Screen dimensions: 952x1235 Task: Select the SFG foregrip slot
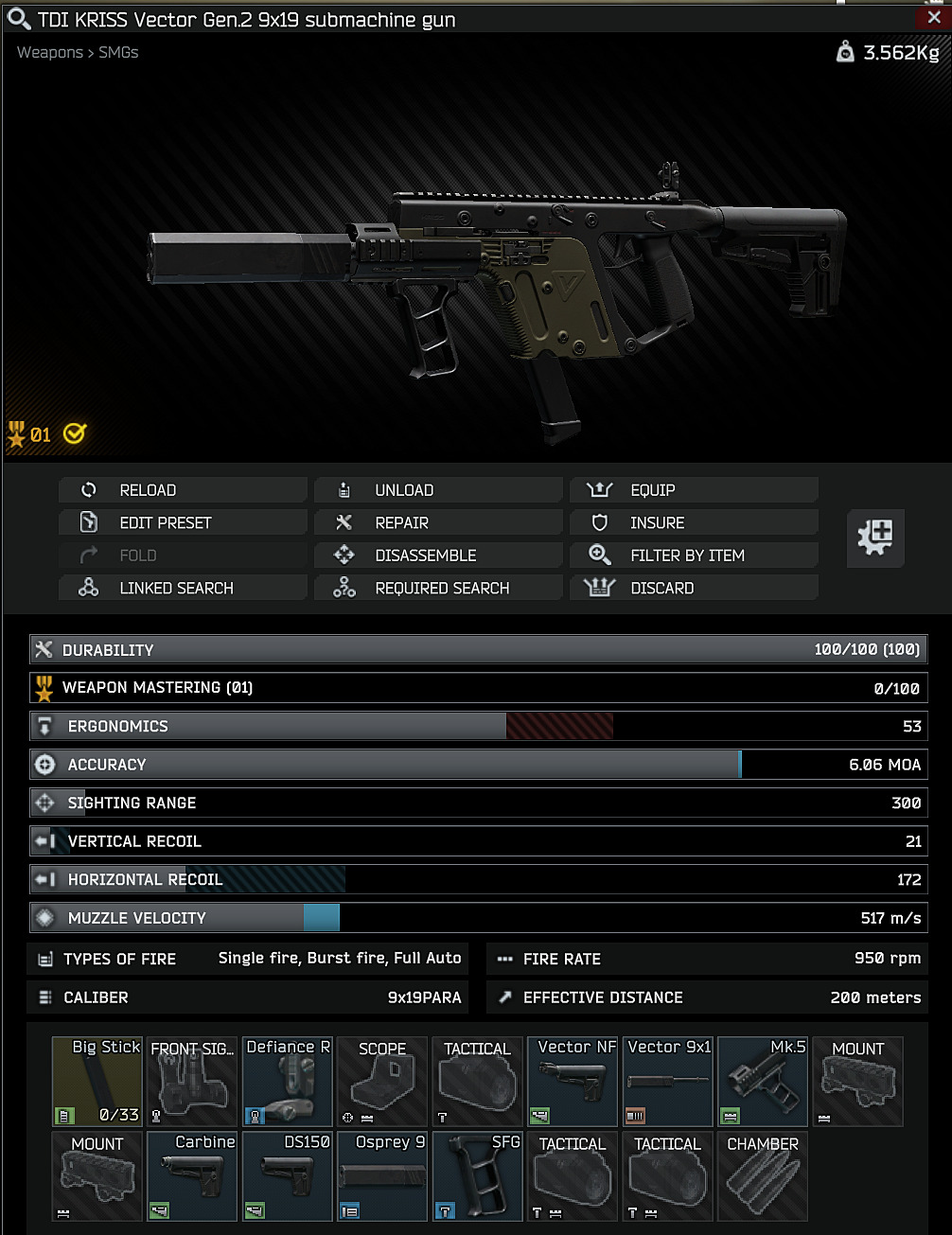(478, 1175)
